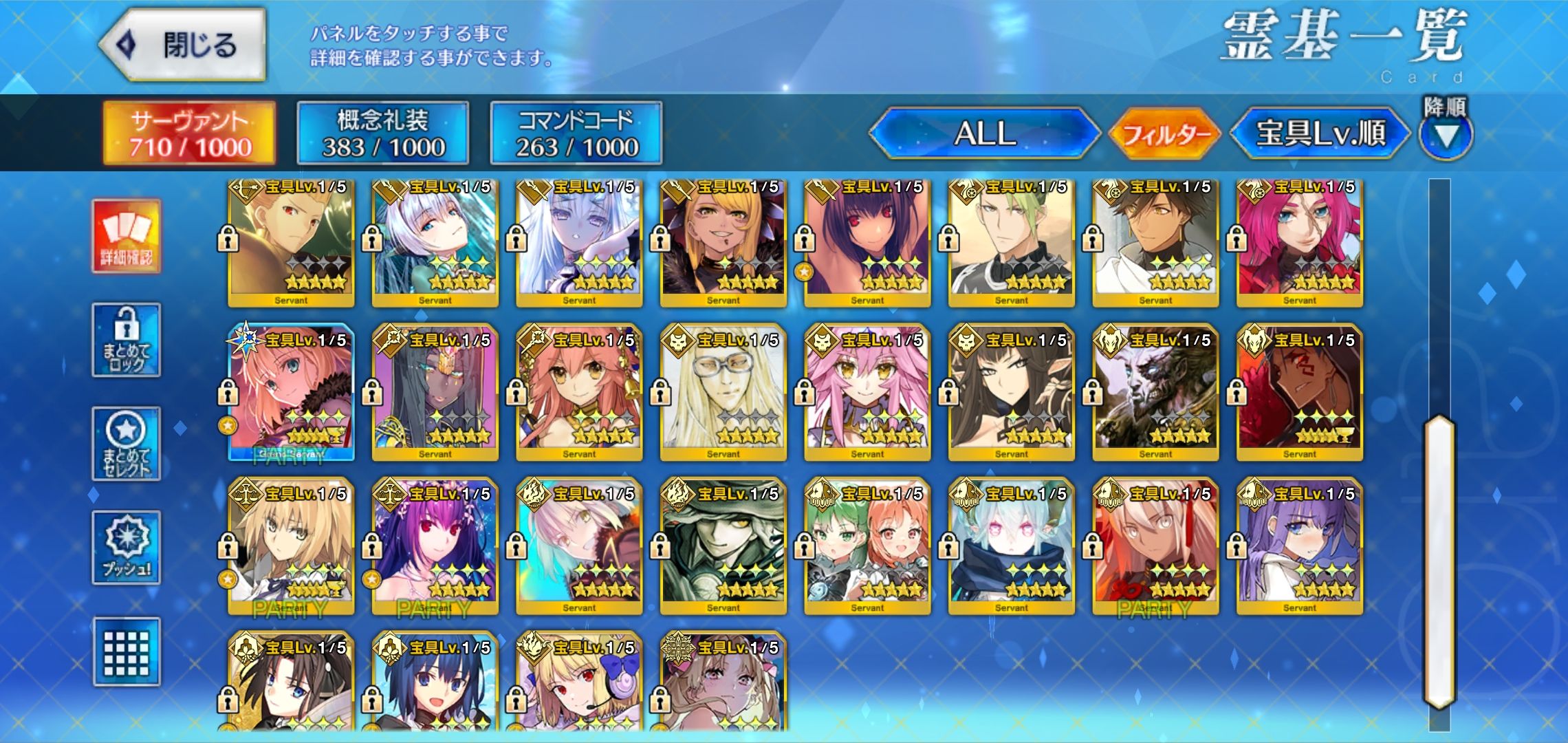
Task: Select the ALL class filter button
Action: click(x=985, y=133)
